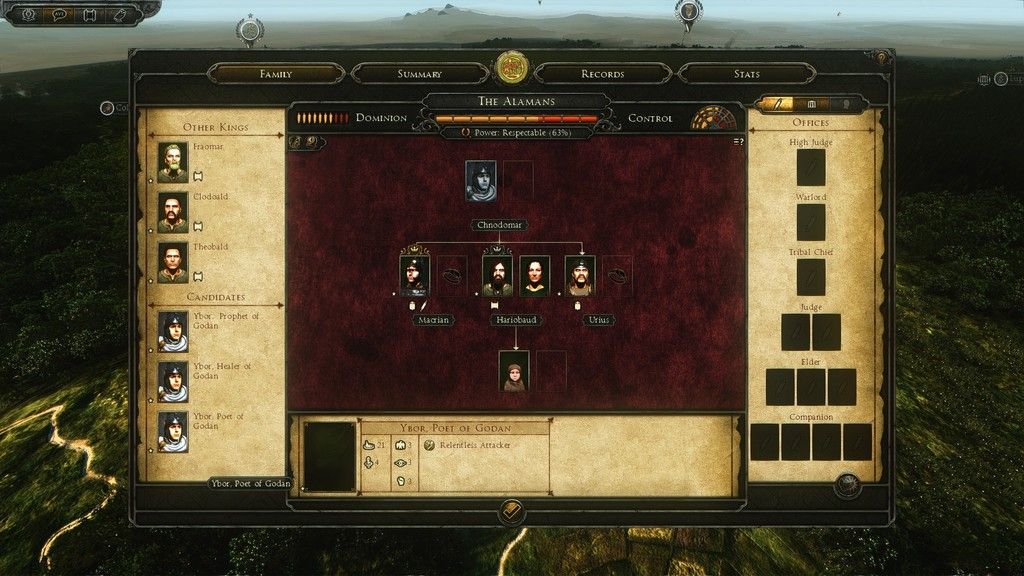Click the gold faction emblem medallion
Screen dimensions: 1024x576
point(512,67)
